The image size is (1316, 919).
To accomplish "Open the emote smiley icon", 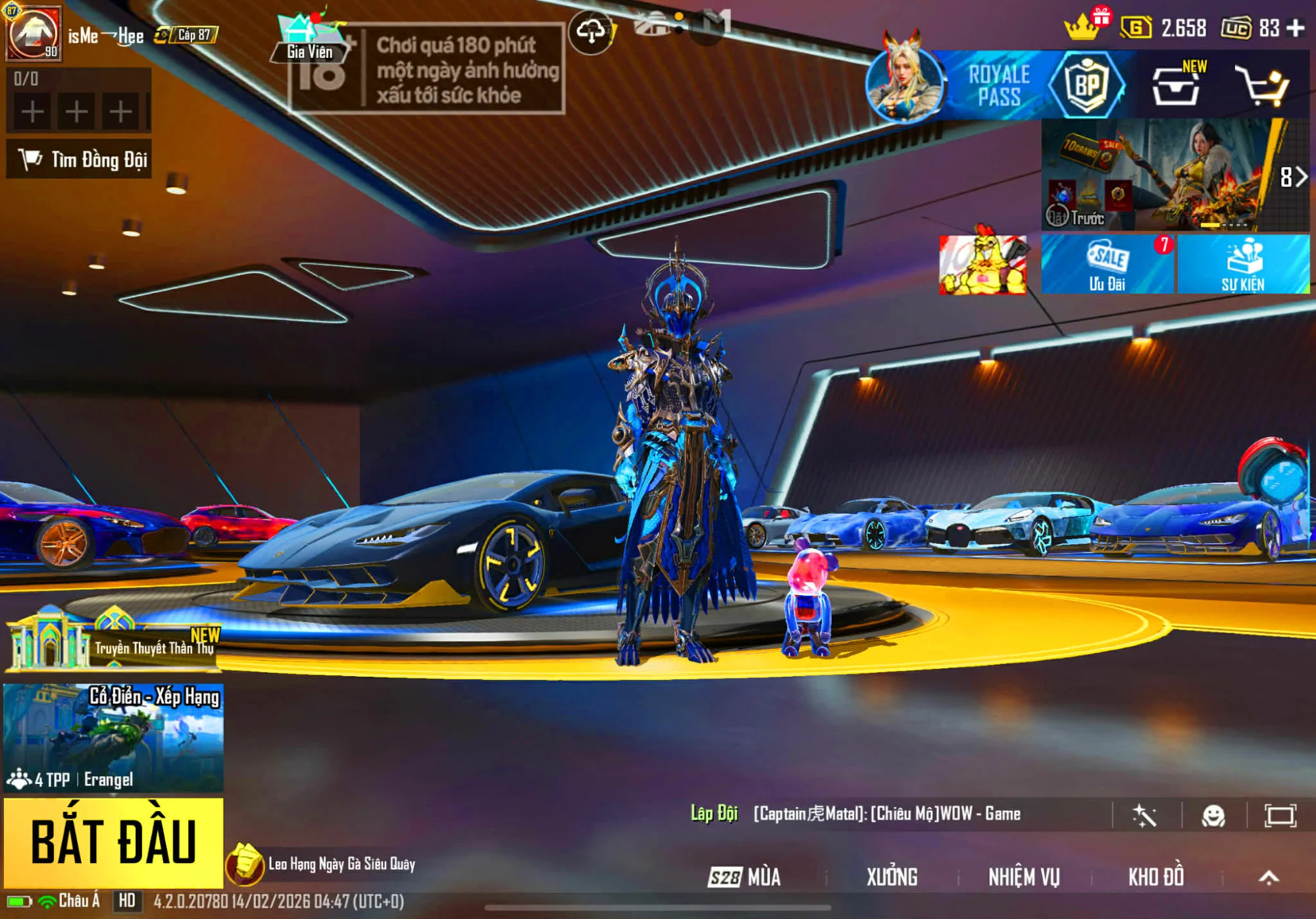I will coord(1213,816).
